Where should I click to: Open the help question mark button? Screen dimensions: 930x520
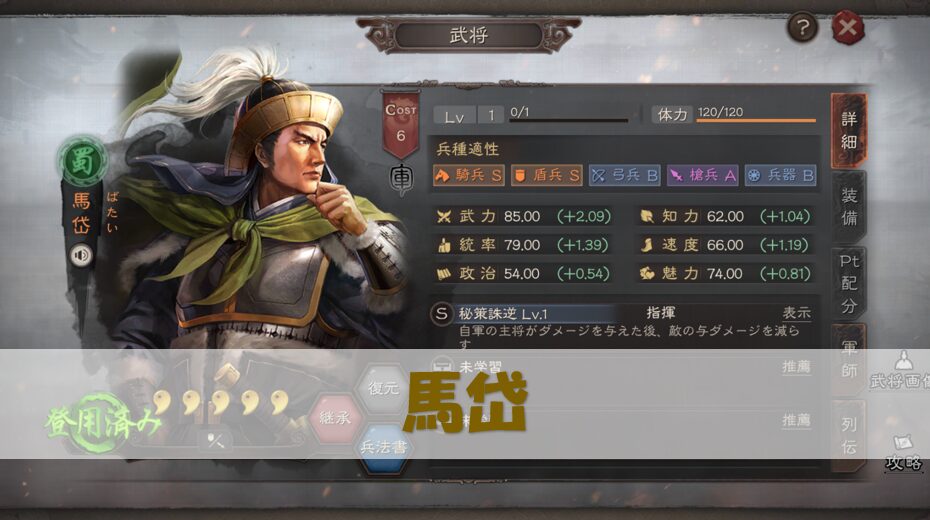coord(802,27)
